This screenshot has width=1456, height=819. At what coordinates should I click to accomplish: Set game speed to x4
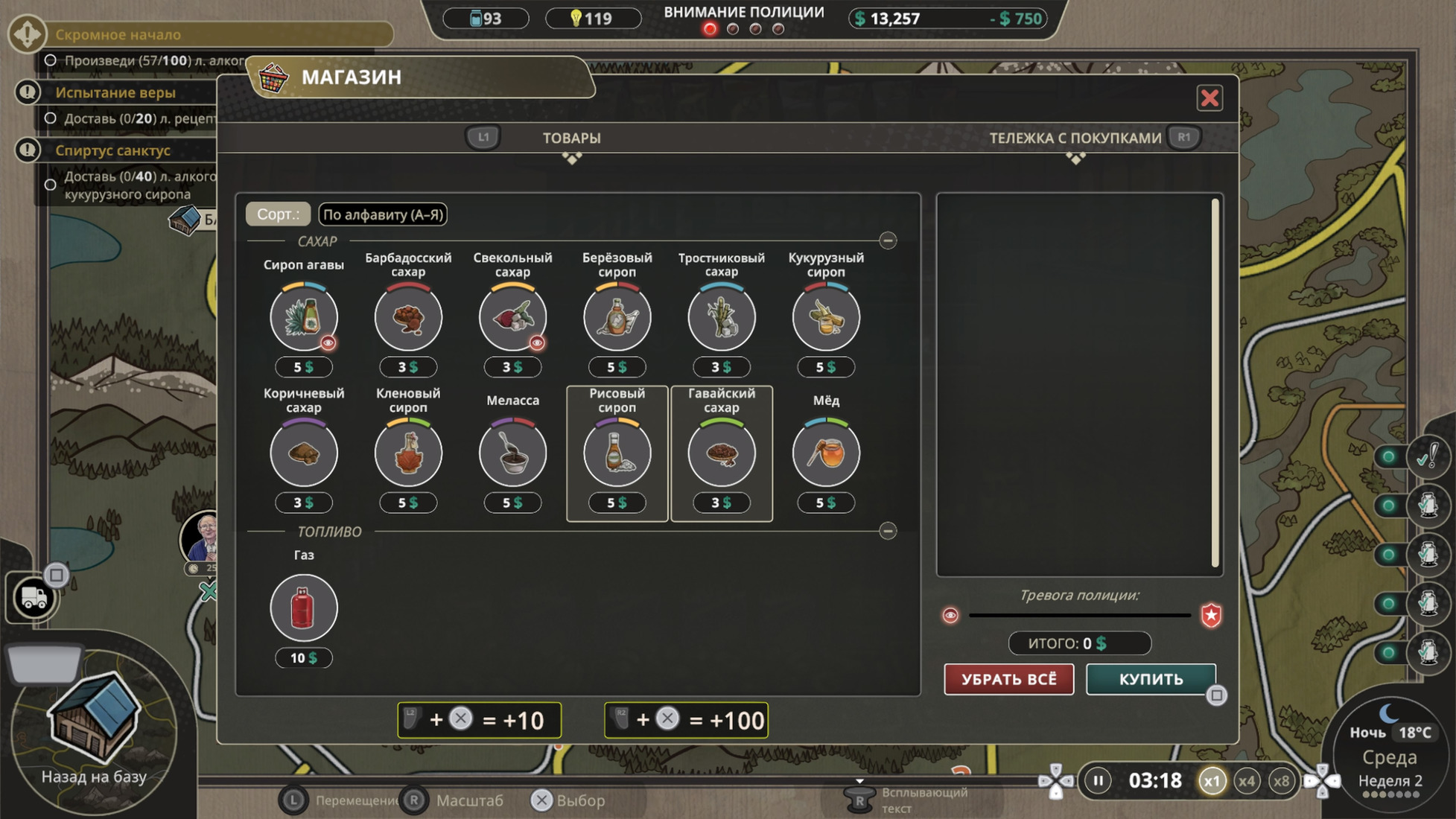point(1246,781)
